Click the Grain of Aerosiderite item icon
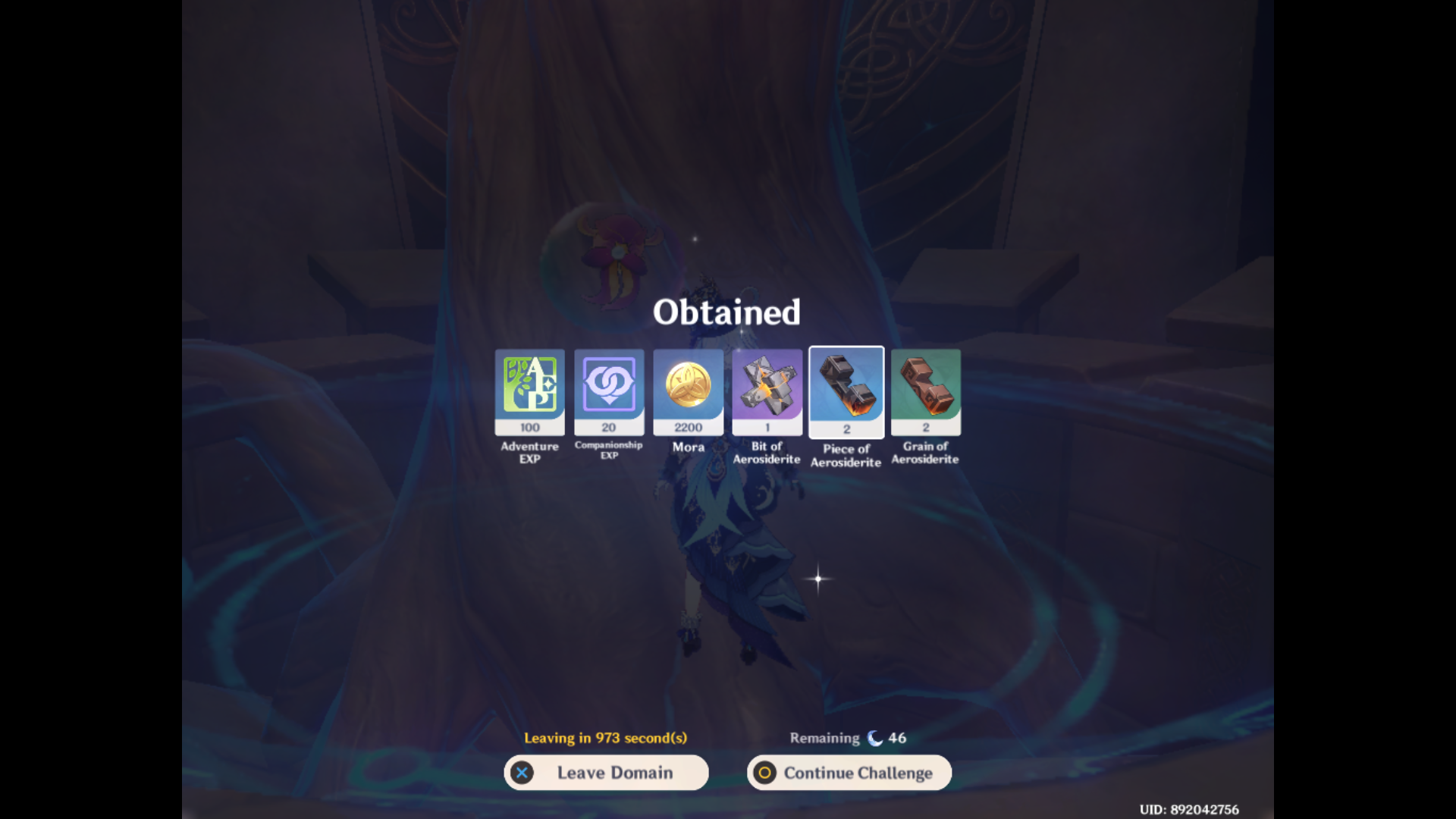 (x=926, y=391)
